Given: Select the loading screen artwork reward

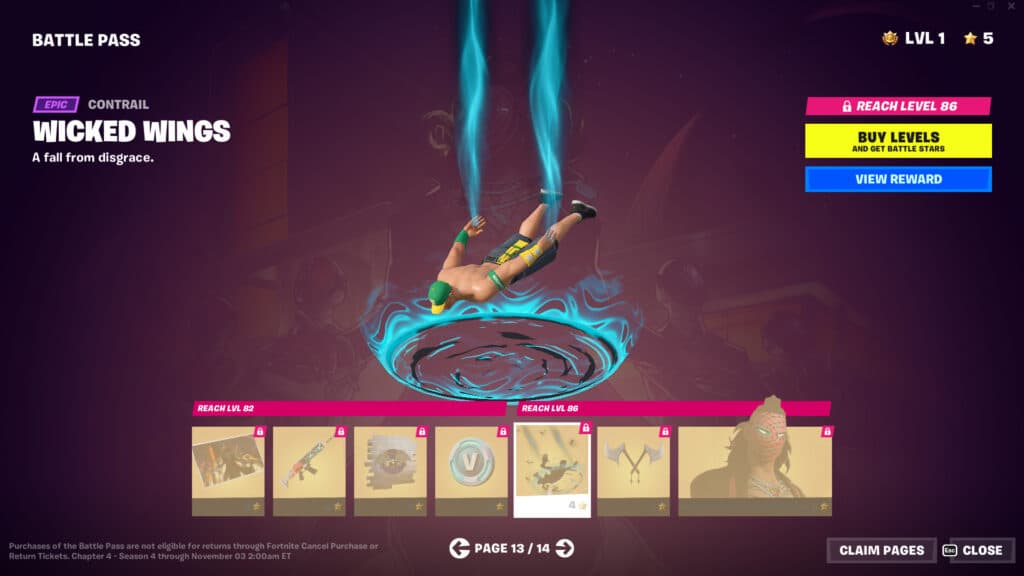Looking at the screenshot, I should point(228,471).
